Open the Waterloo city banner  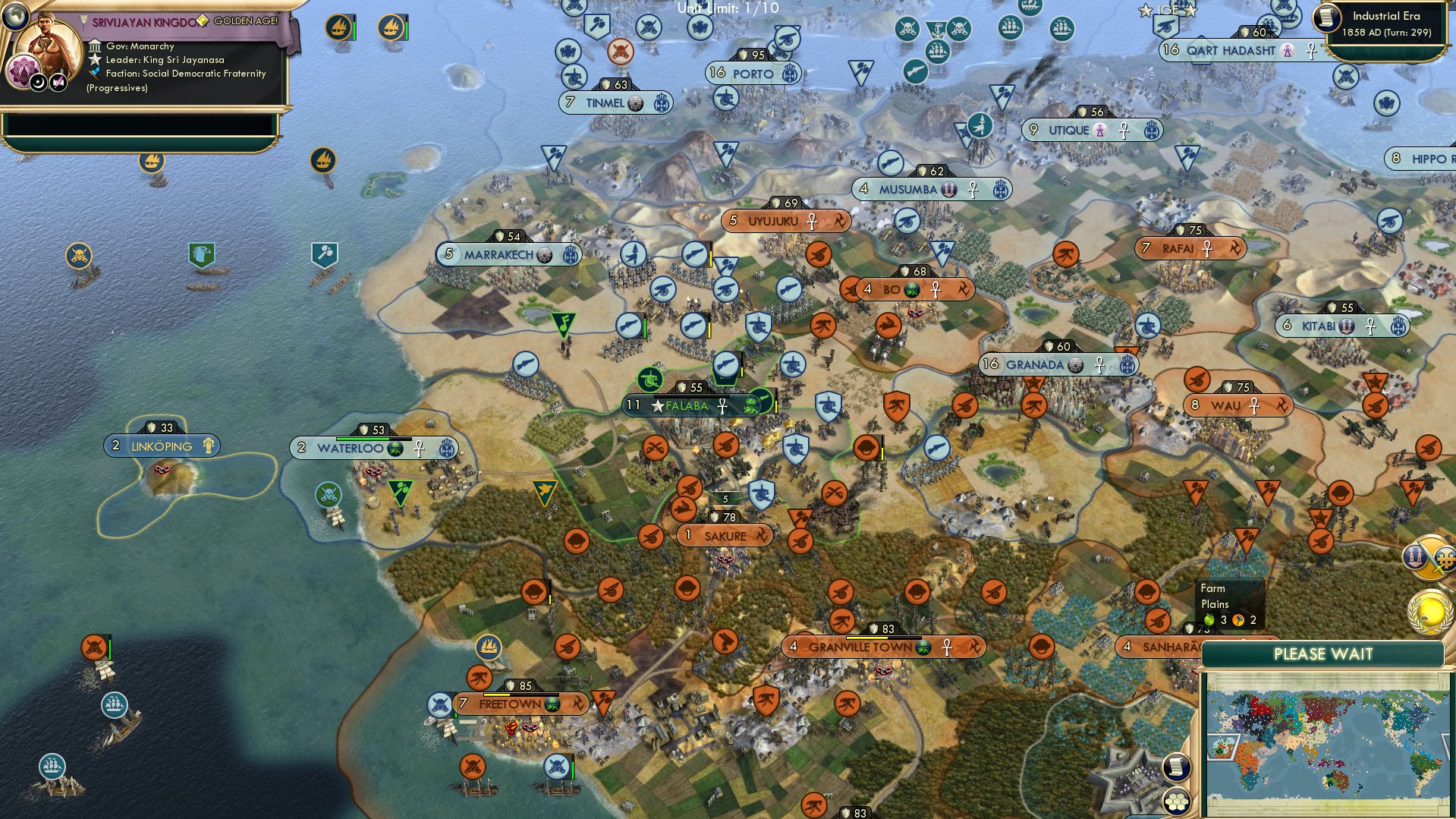pyautogui.click(x=350, y=449)
